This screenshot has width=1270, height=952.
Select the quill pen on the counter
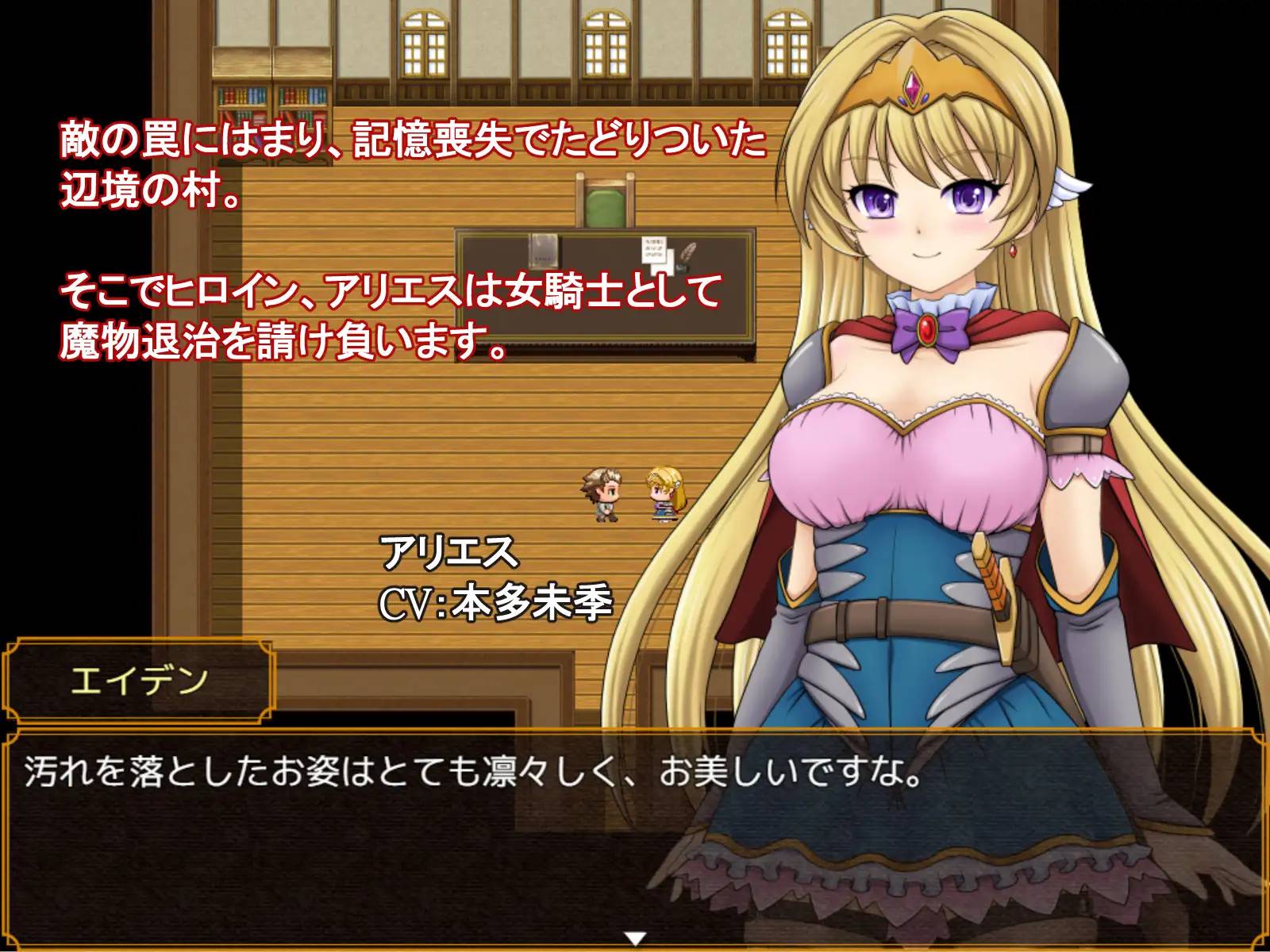tap(687, 251)
